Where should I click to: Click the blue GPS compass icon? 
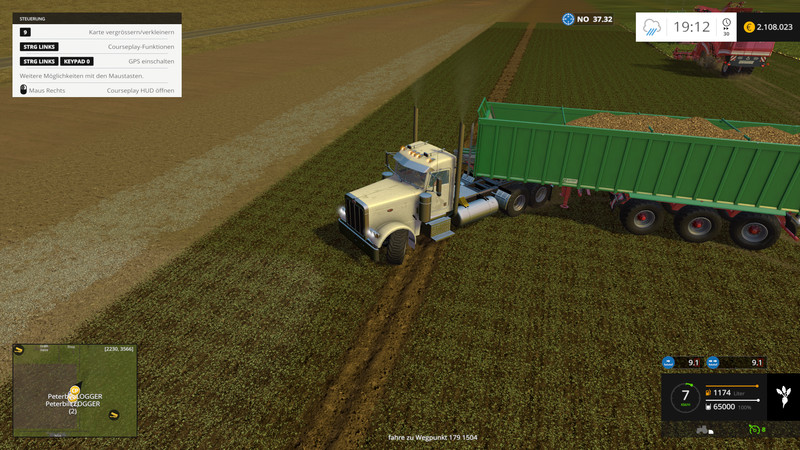pos(568,19)
